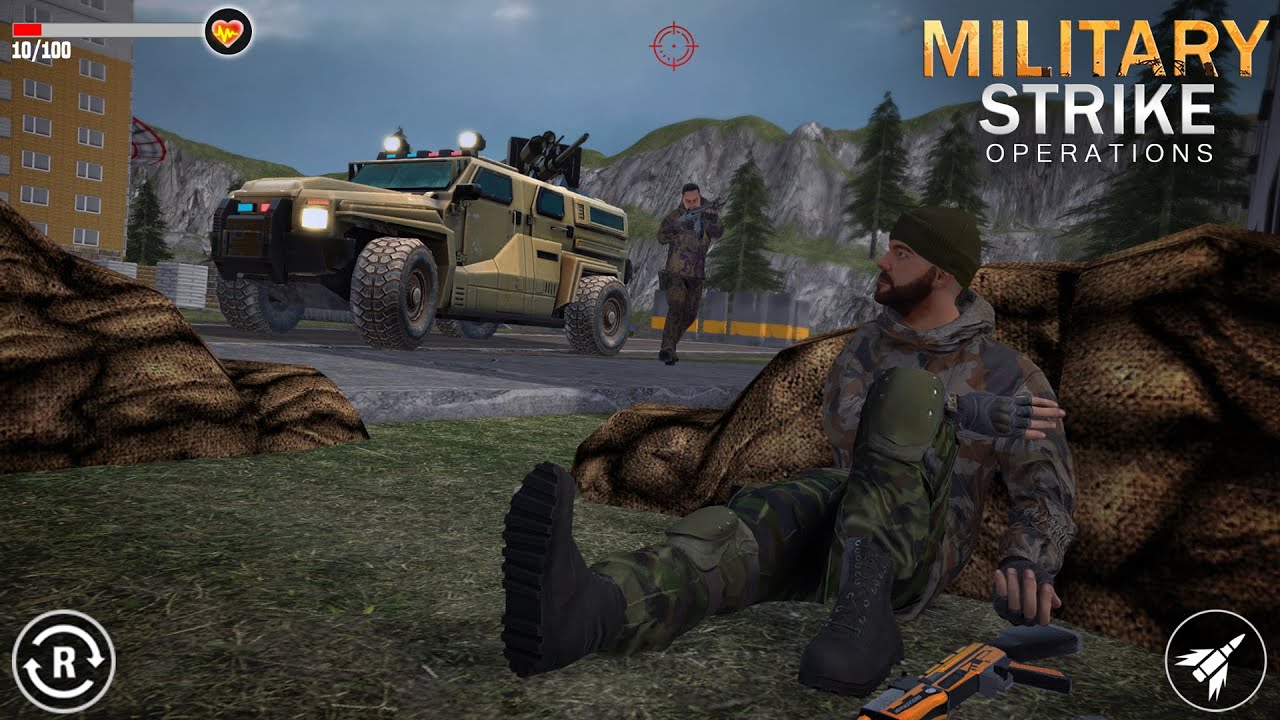Screen dimensions: 1280x720
Task: Open the health status heart badge
Action: [228, 29]
